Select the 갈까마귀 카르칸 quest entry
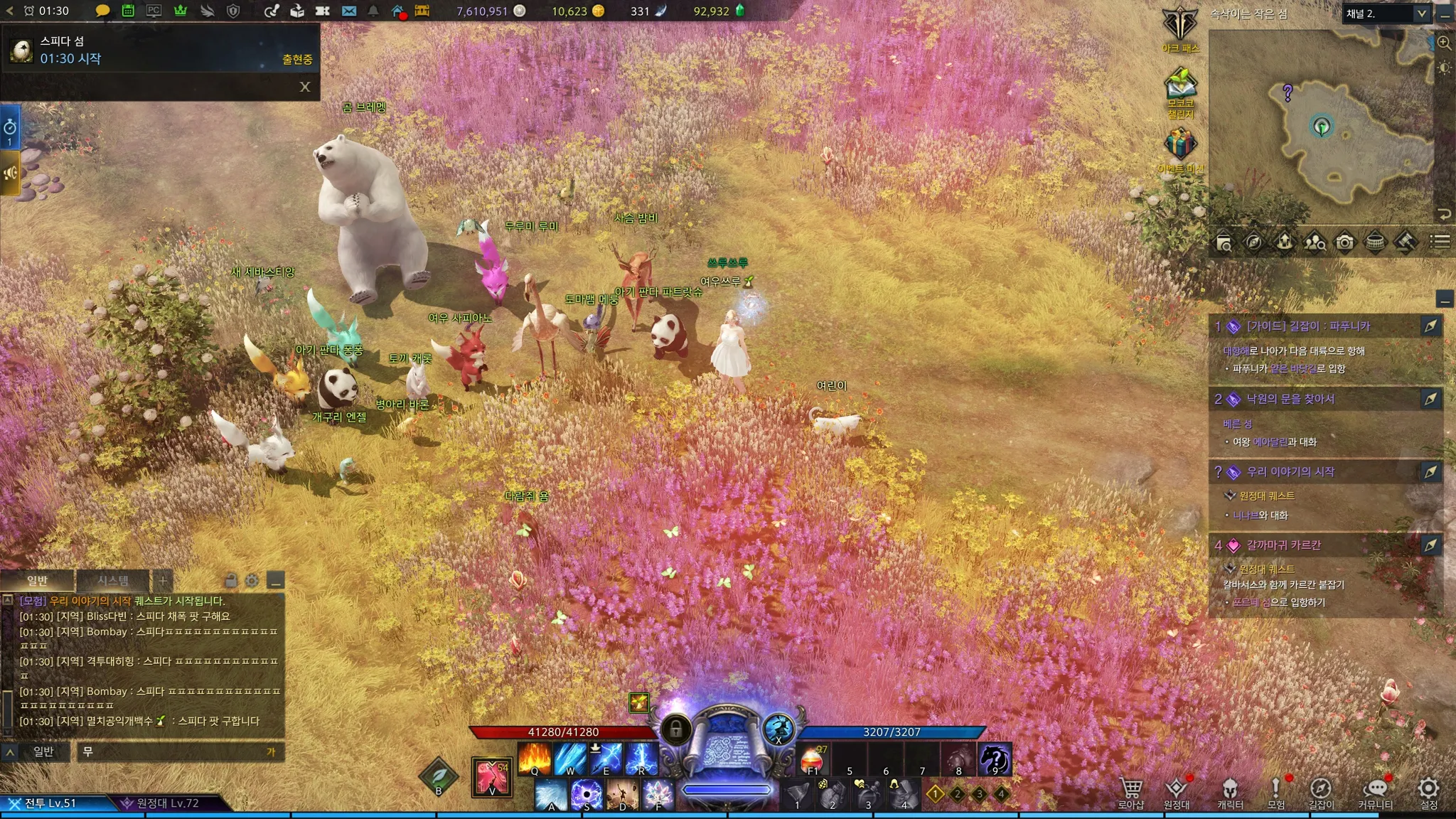 tap(1283, 545)
